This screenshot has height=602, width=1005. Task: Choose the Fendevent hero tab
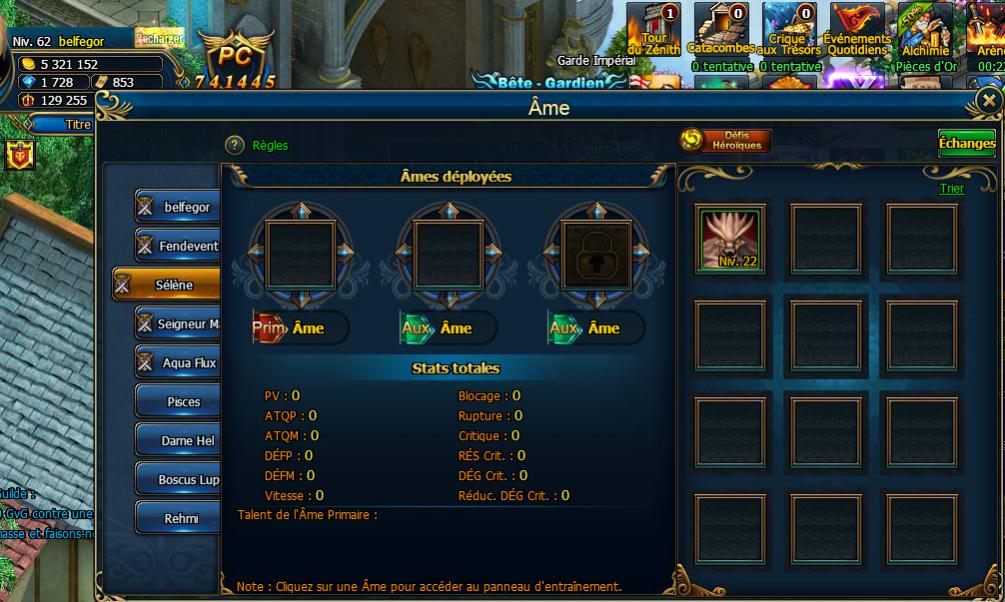(x=177, y=245)
